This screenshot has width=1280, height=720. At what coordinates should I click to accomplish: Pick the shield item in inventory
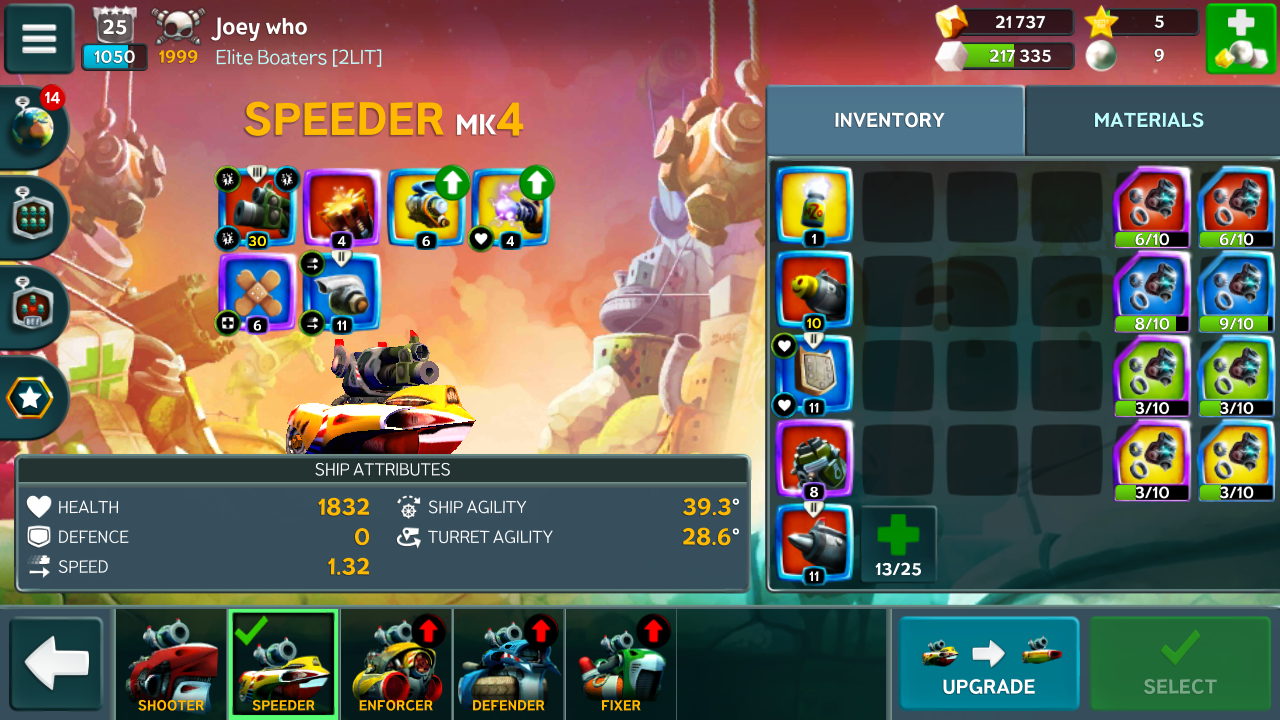pyautogui.click(x=814, y=374)
